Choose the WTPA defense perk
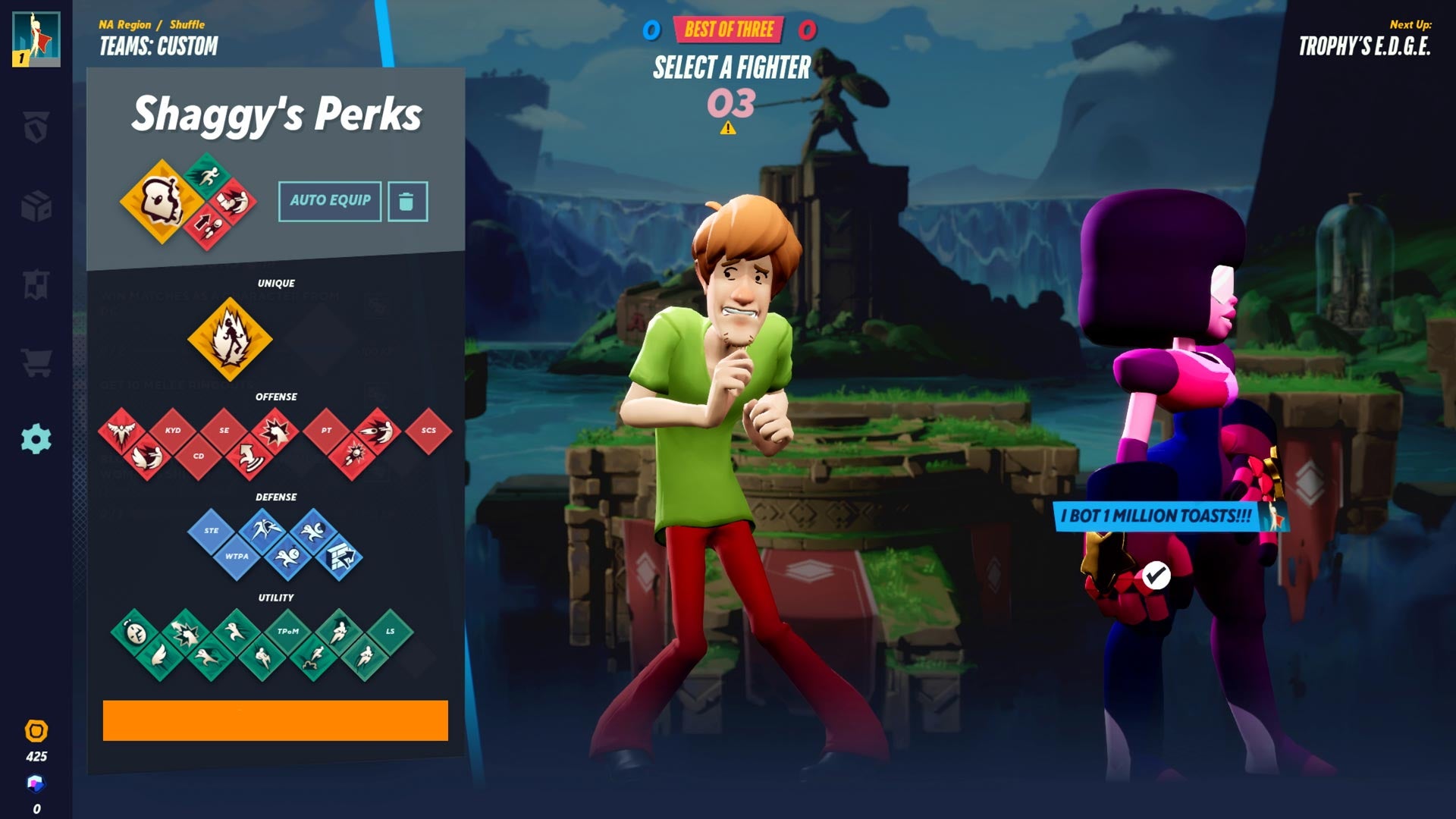1456x819 pixels. click(x=237, y=556)
